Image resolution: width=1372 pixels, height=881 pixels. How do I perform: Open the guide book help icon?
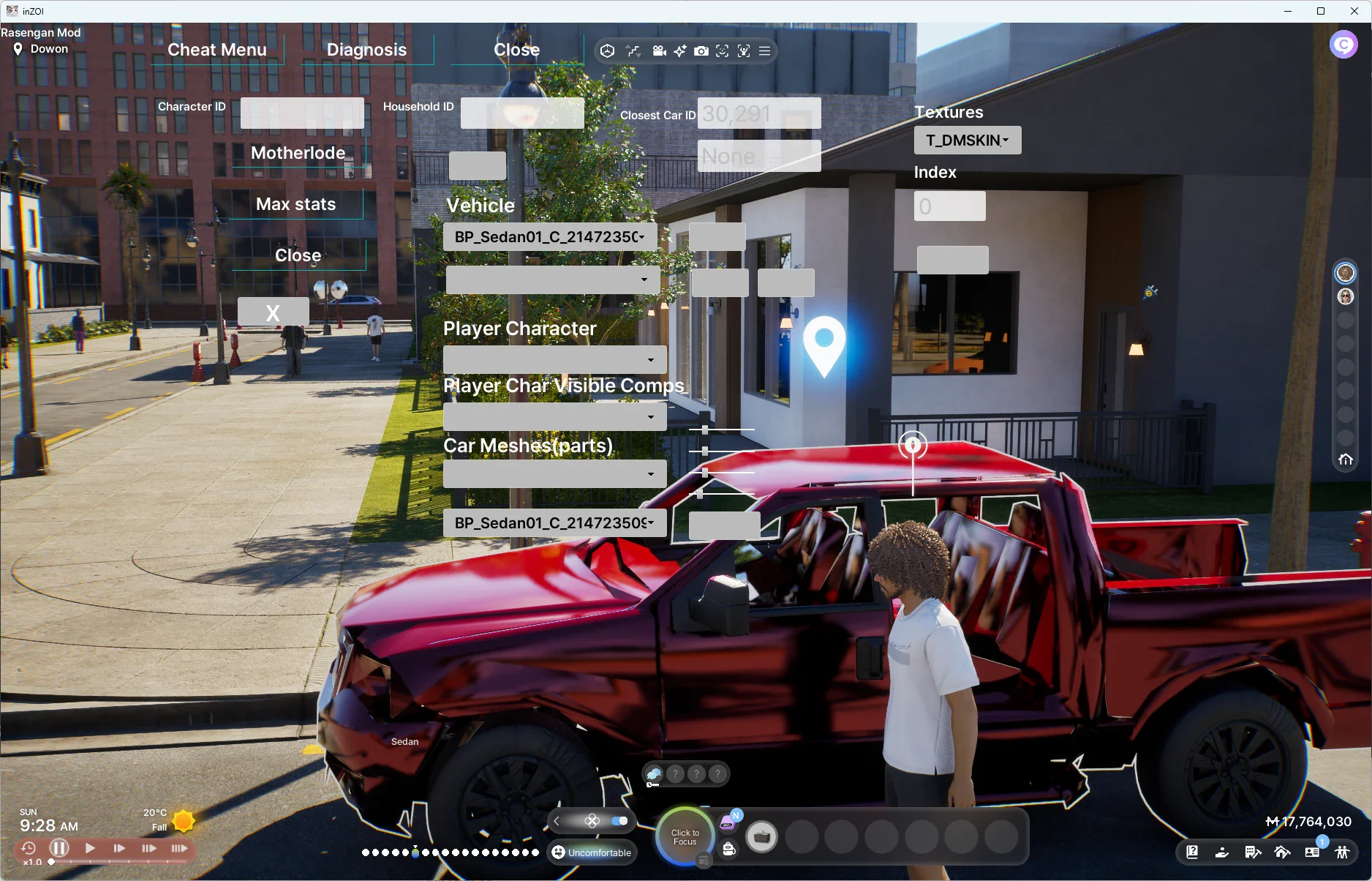point(1192,852)
